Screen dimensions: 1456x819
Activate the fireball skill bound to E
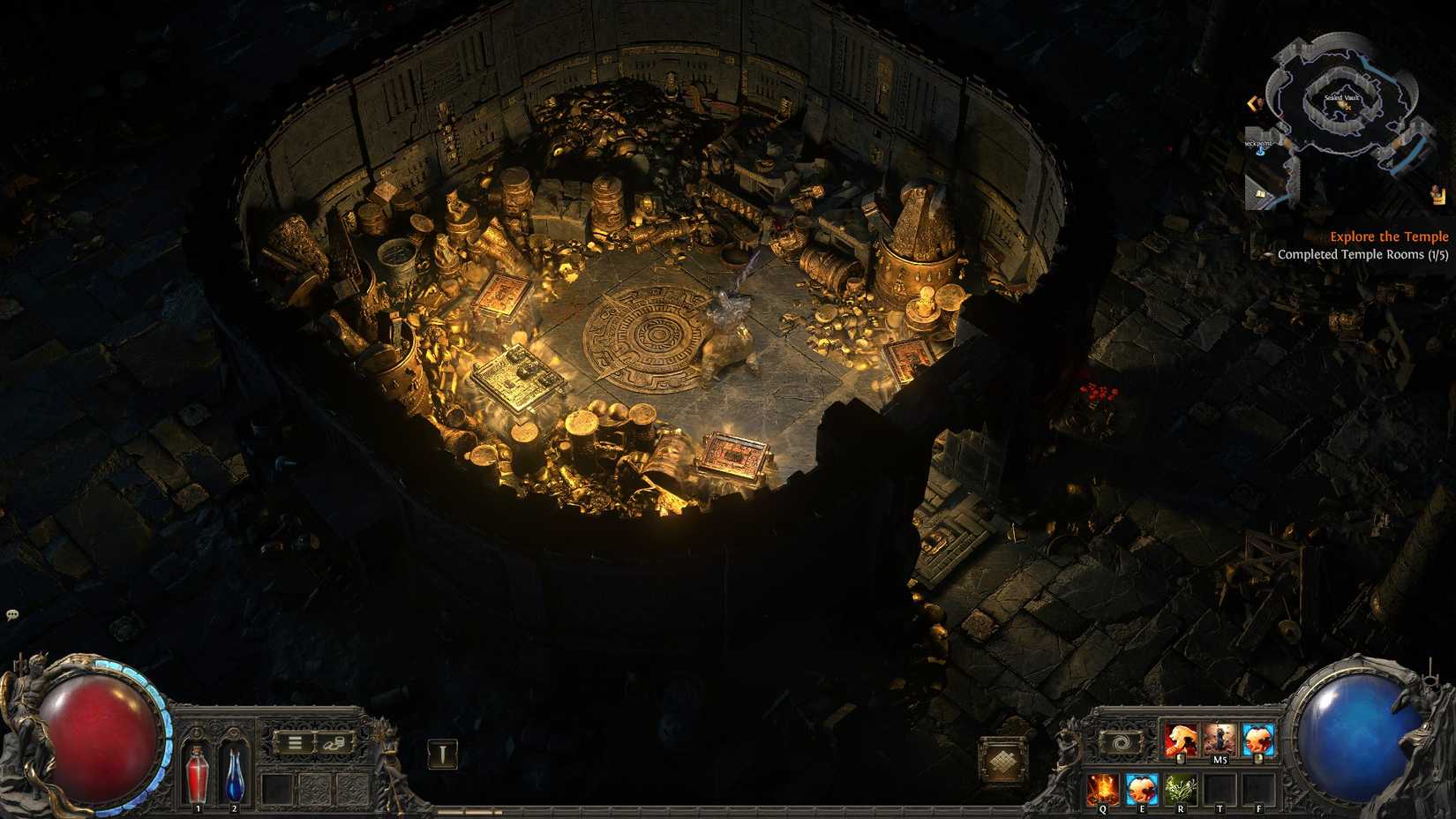click(x=1141, y=788)
